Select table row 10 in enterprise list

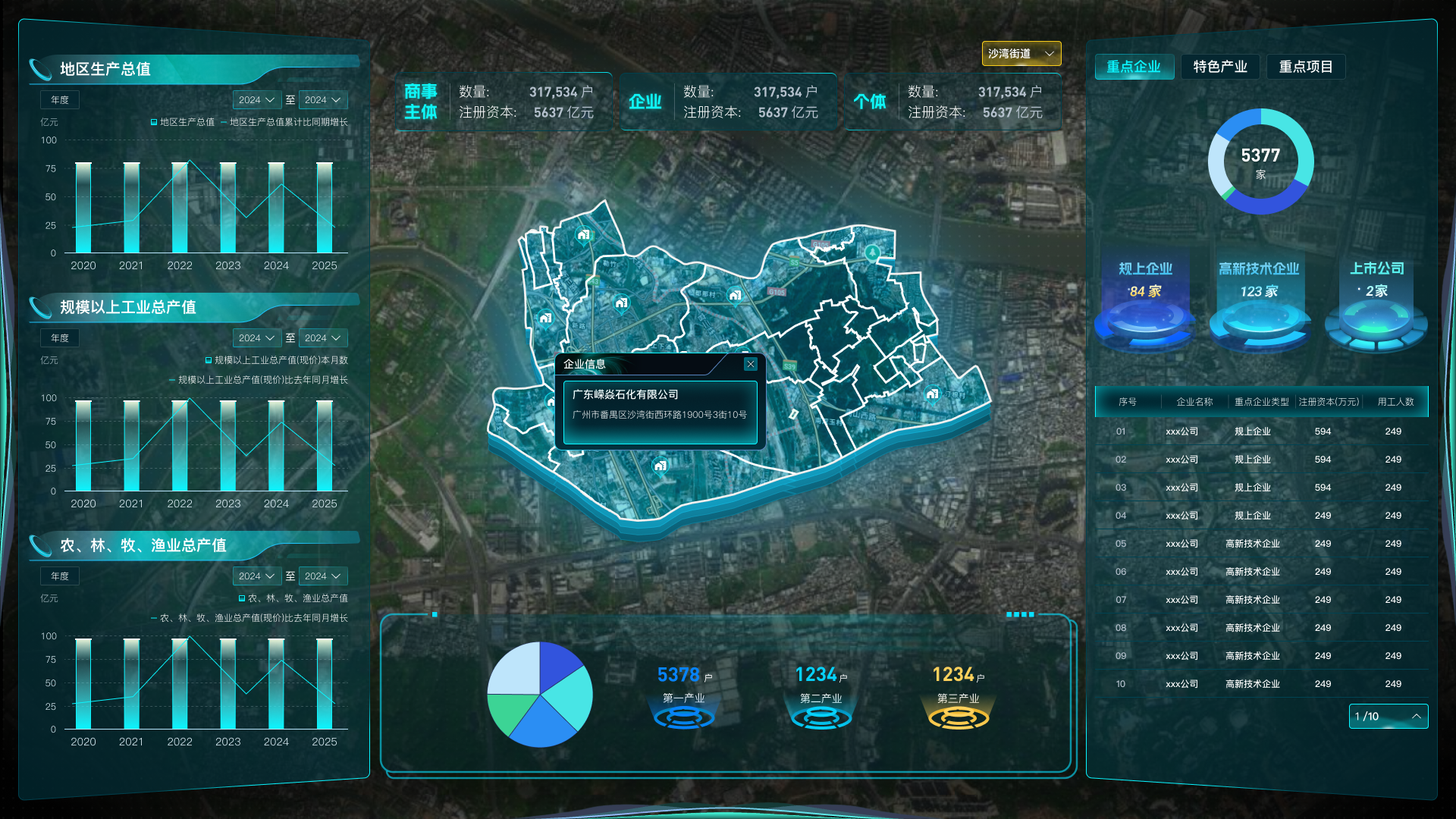[1260, 684]
